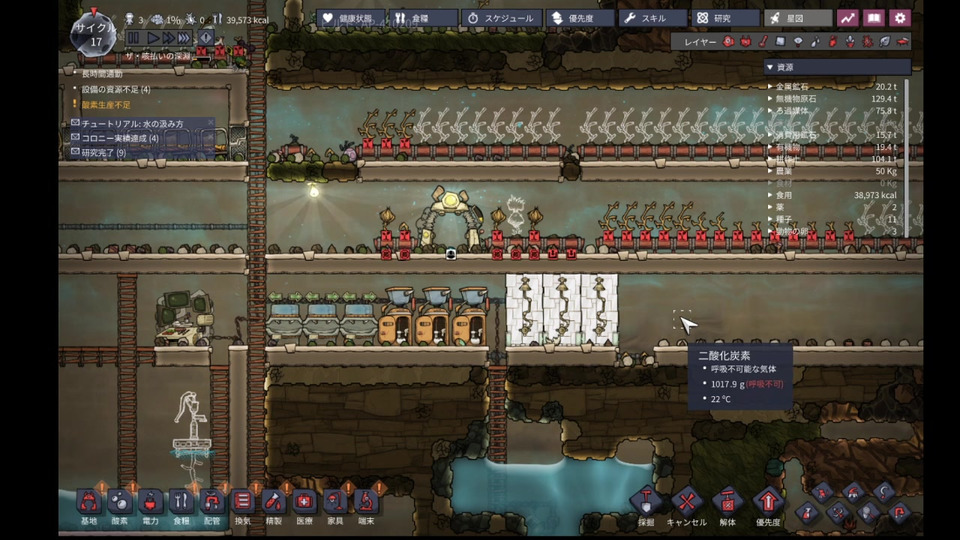Open the database book icon
This screenshot has width=960, height=540.
coord(874,18)
